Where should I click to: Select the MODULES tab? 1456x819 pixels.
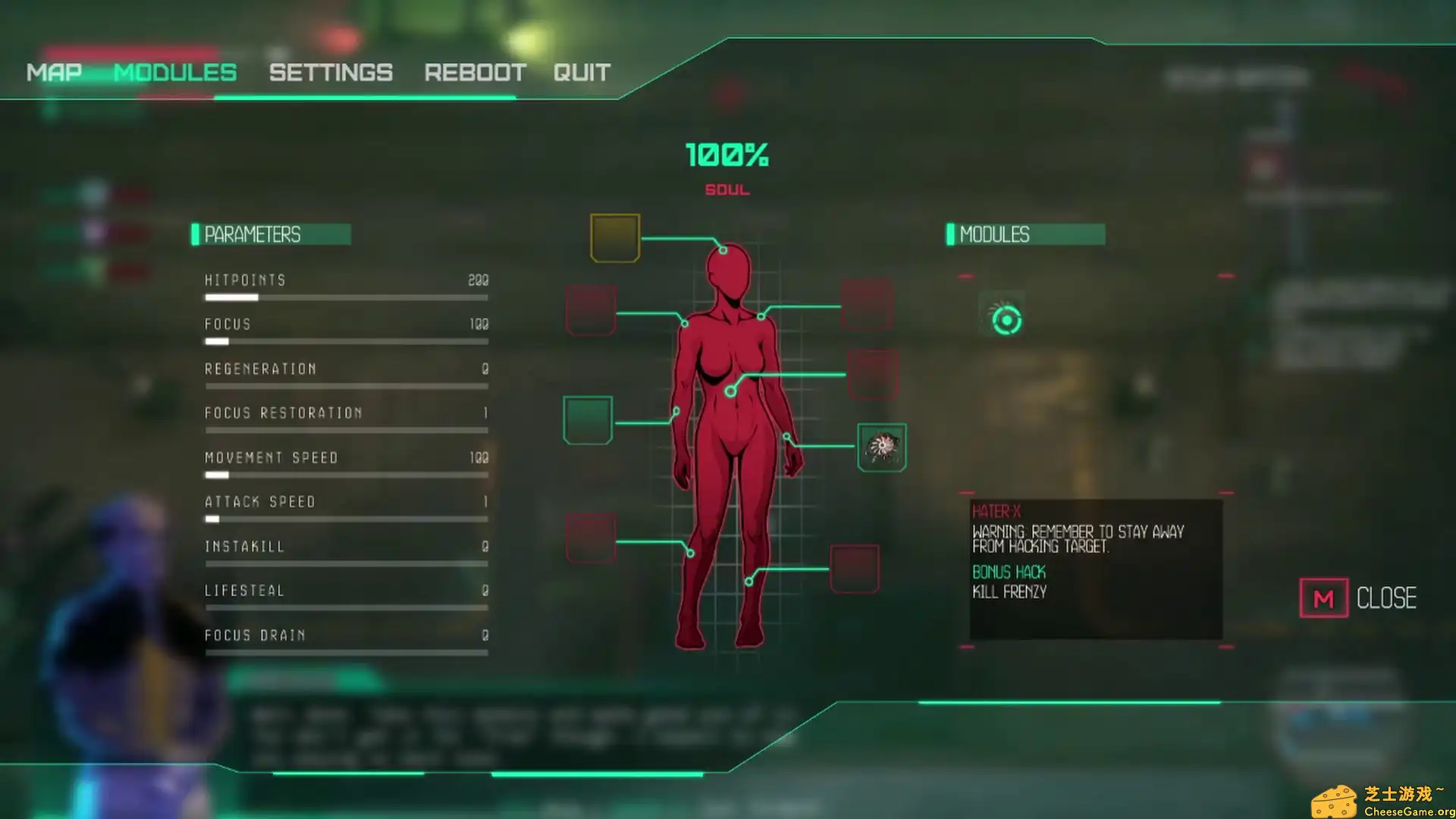tap(175, 73)
